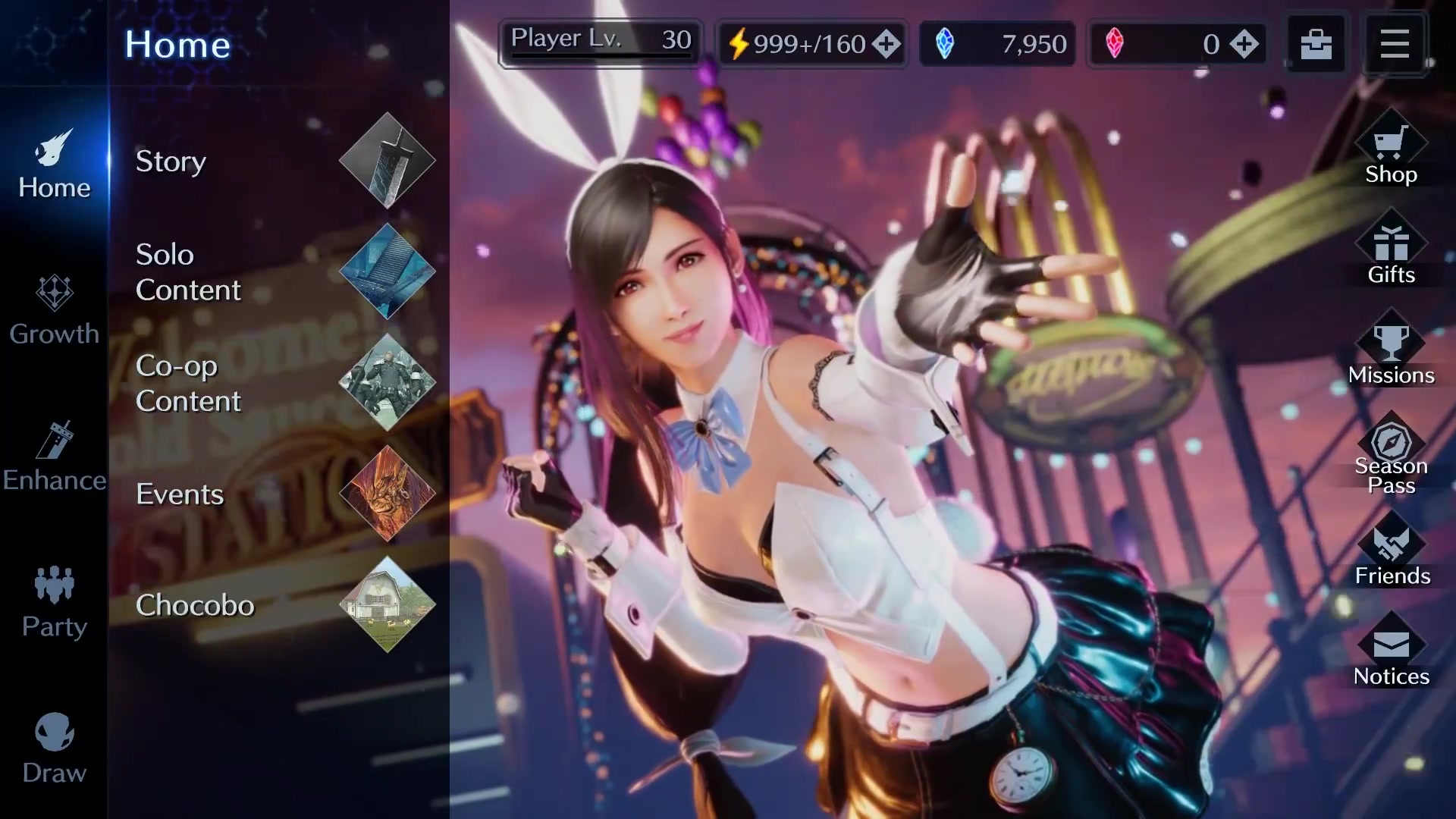This screenshot has width=1456, height=819.
Task: Add red crystals with the plus button
Action: pyautogui.click(x=1244, y=44)
